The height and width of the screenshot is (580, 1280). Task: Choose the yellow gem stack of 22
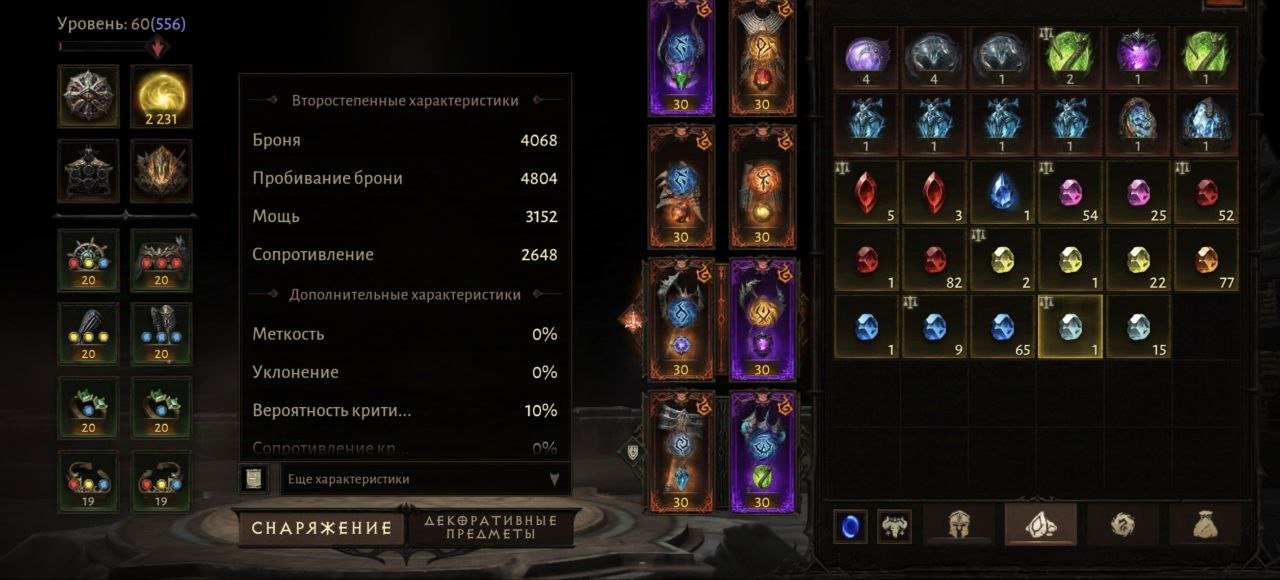tap(1137, 260)
